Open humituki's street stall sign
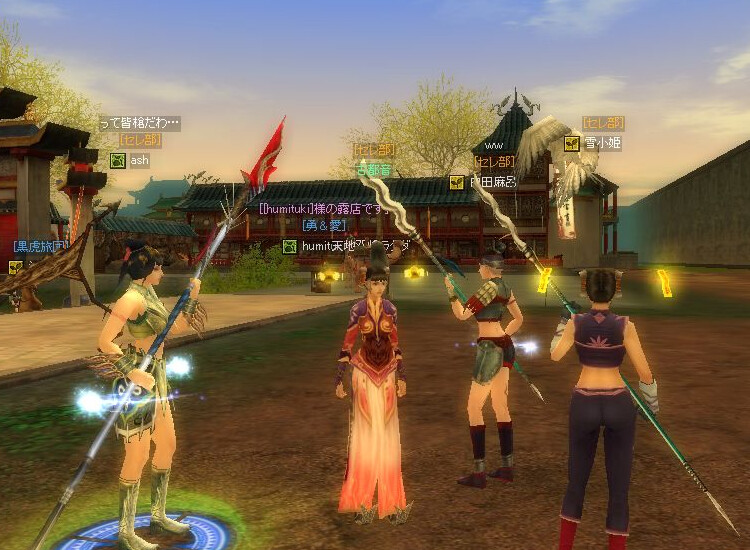This screenshot has height=550, width=750. [x=322, y=208]
